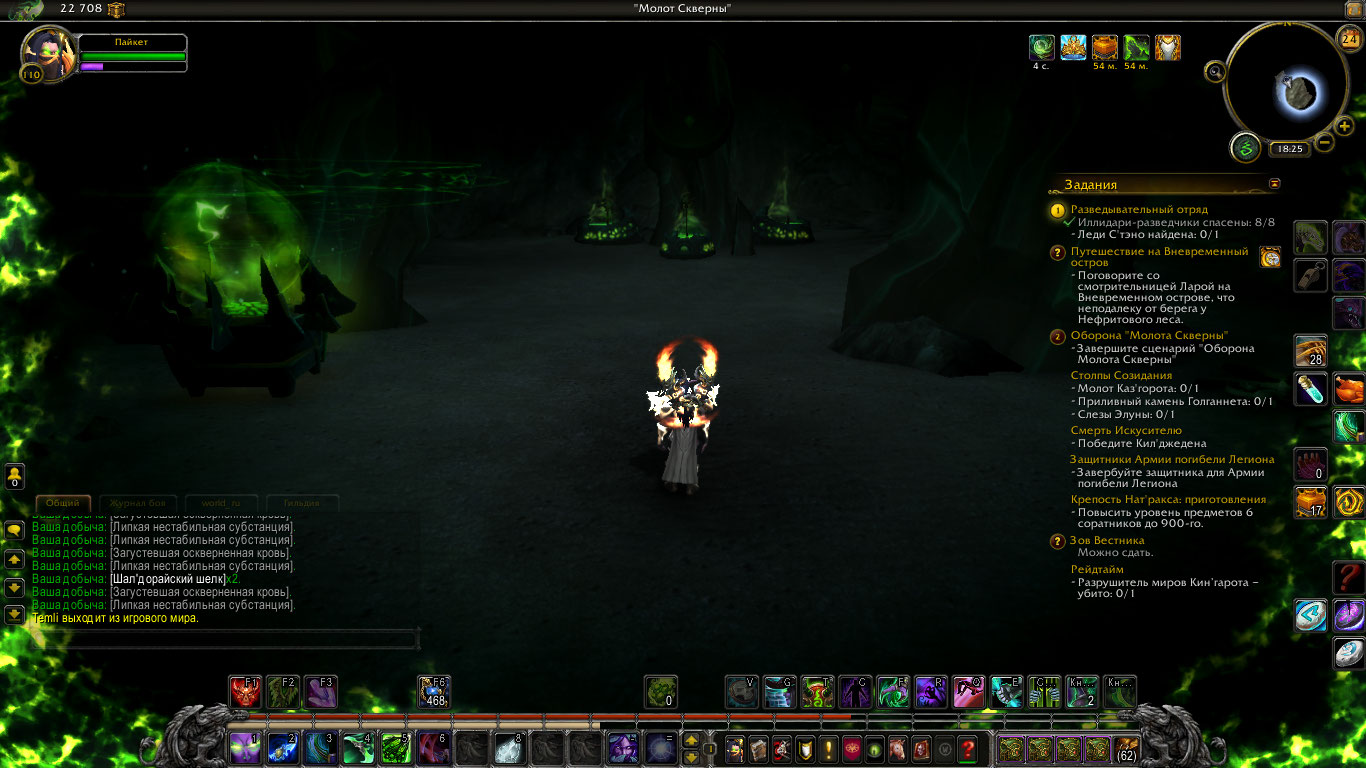Use the red demon face ability bound to F1
The image size is (1366, 768).
pyautogui.click(x=245, y=692)
